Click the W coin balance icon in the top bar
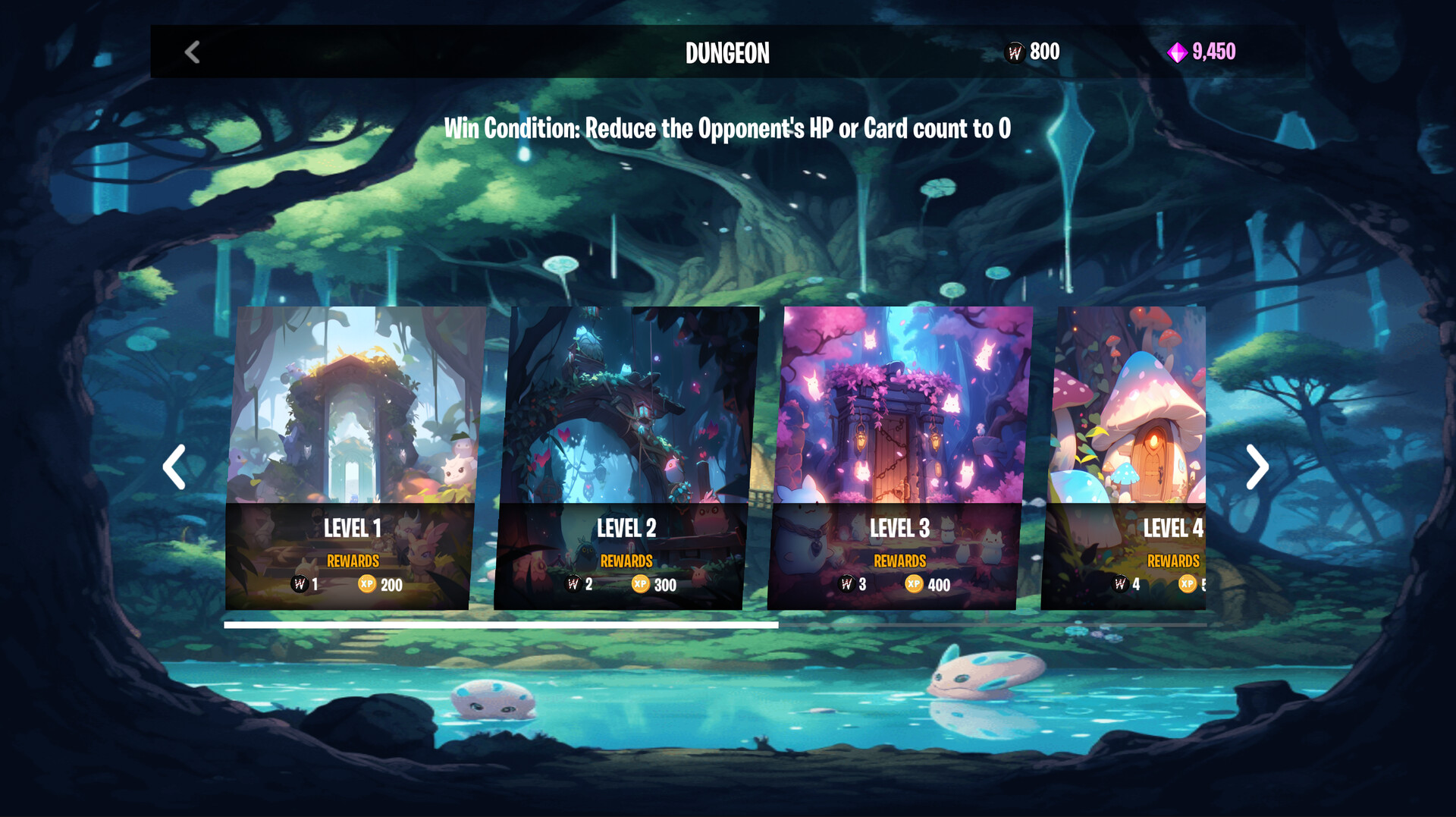The image size is (1456, 817). click(x=1014, y=52)
